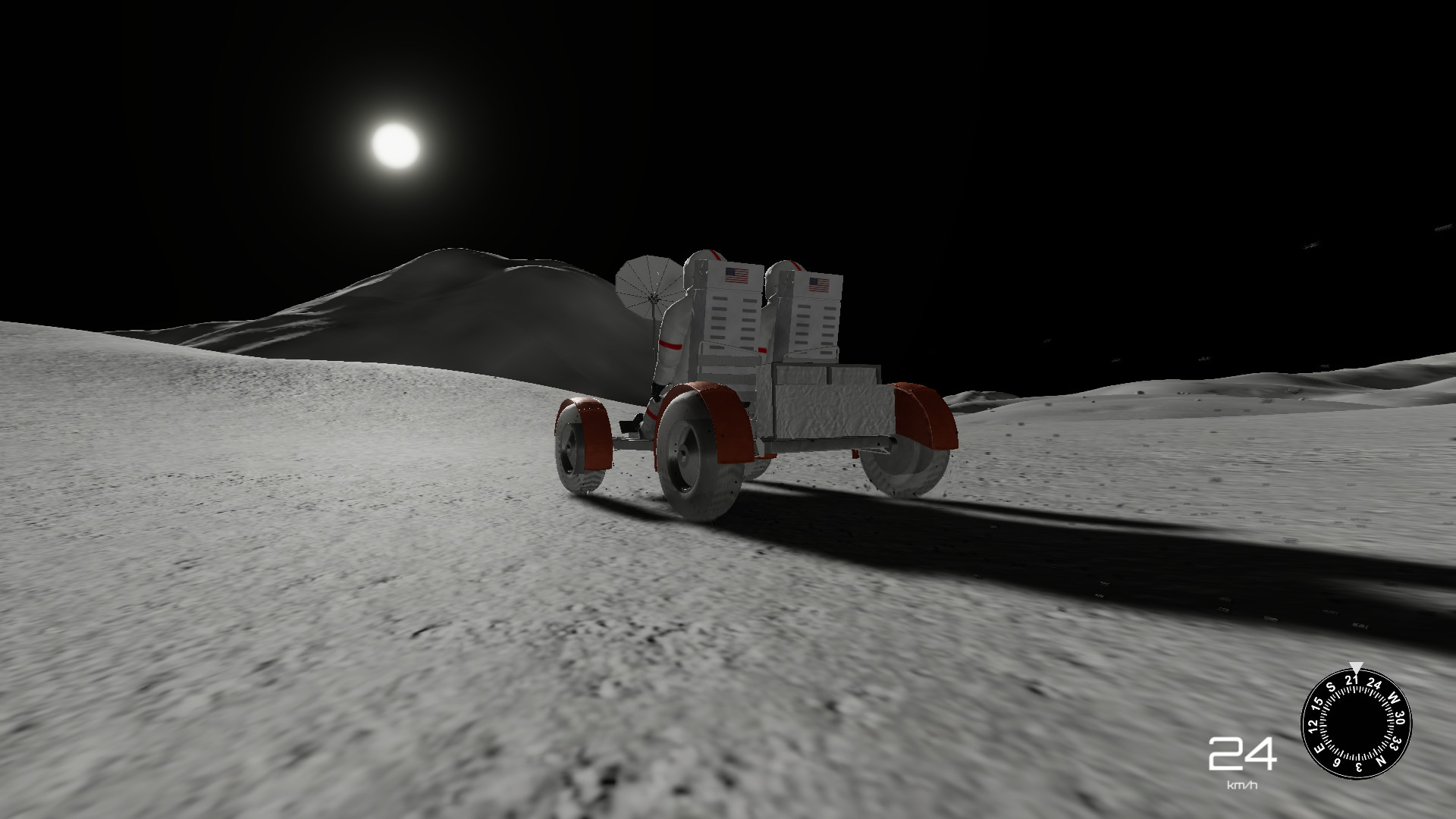Click the W marking on the compass dial
The height and width of the screenshot is (819, 1456).
click(x=1392, y=698)
